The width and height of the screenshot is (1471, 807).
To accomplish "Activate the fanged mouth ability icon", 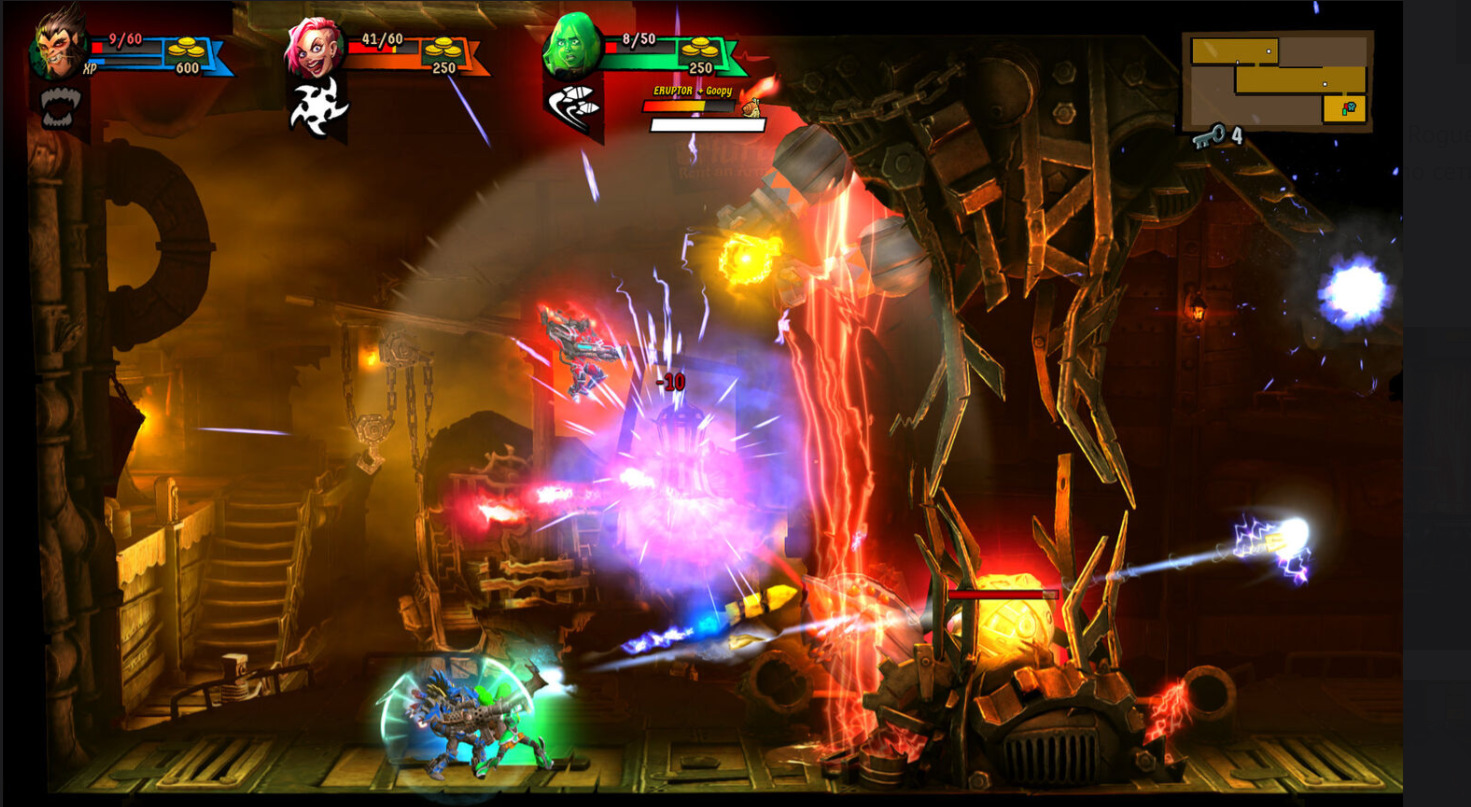I will (x=59, y=107).
